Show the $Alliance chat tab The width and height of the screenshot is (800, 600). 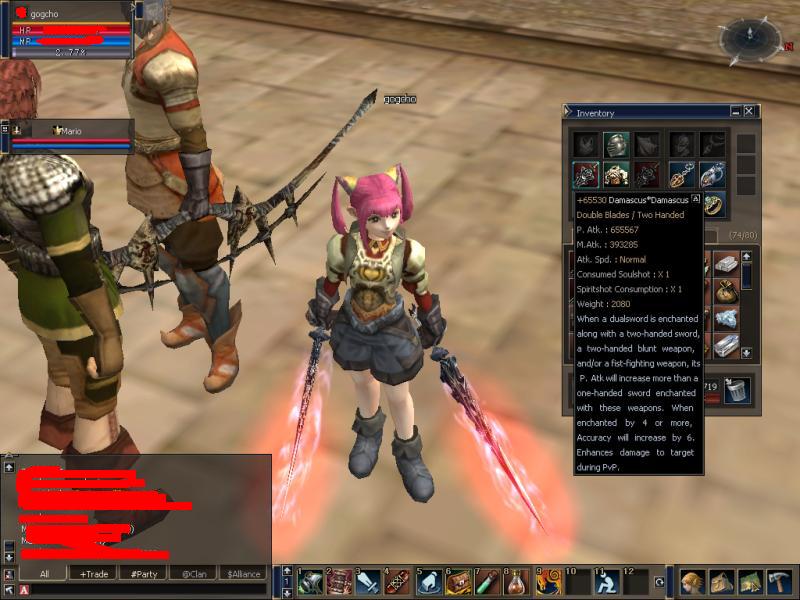[x=244, y=574]
